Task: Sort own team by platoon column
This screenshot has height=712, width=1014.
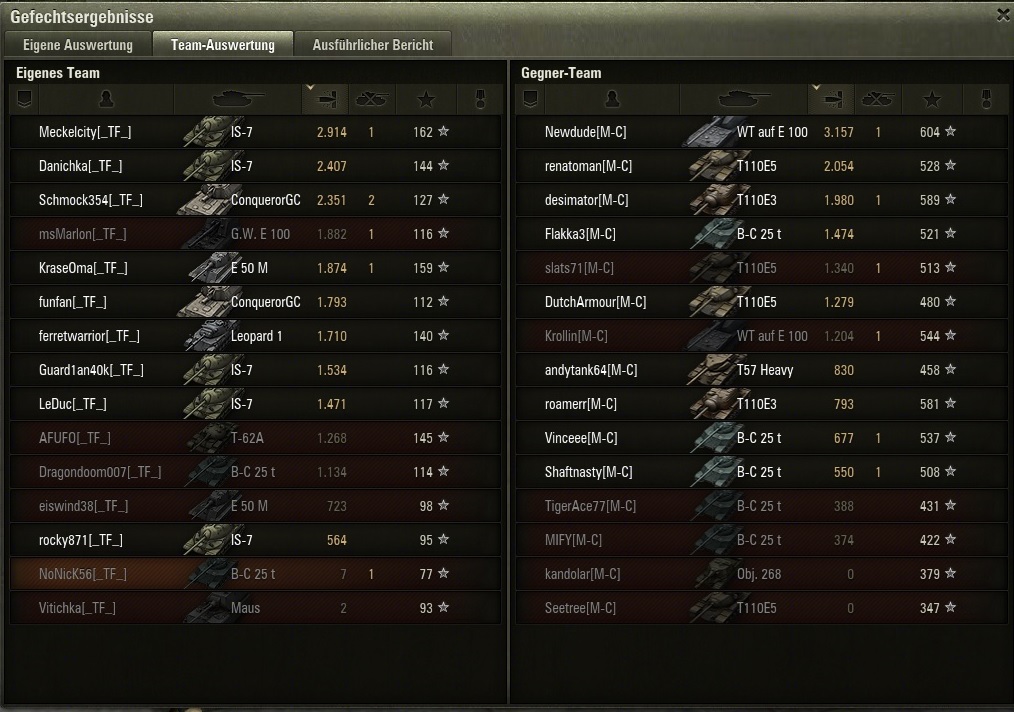Action: 25,99
